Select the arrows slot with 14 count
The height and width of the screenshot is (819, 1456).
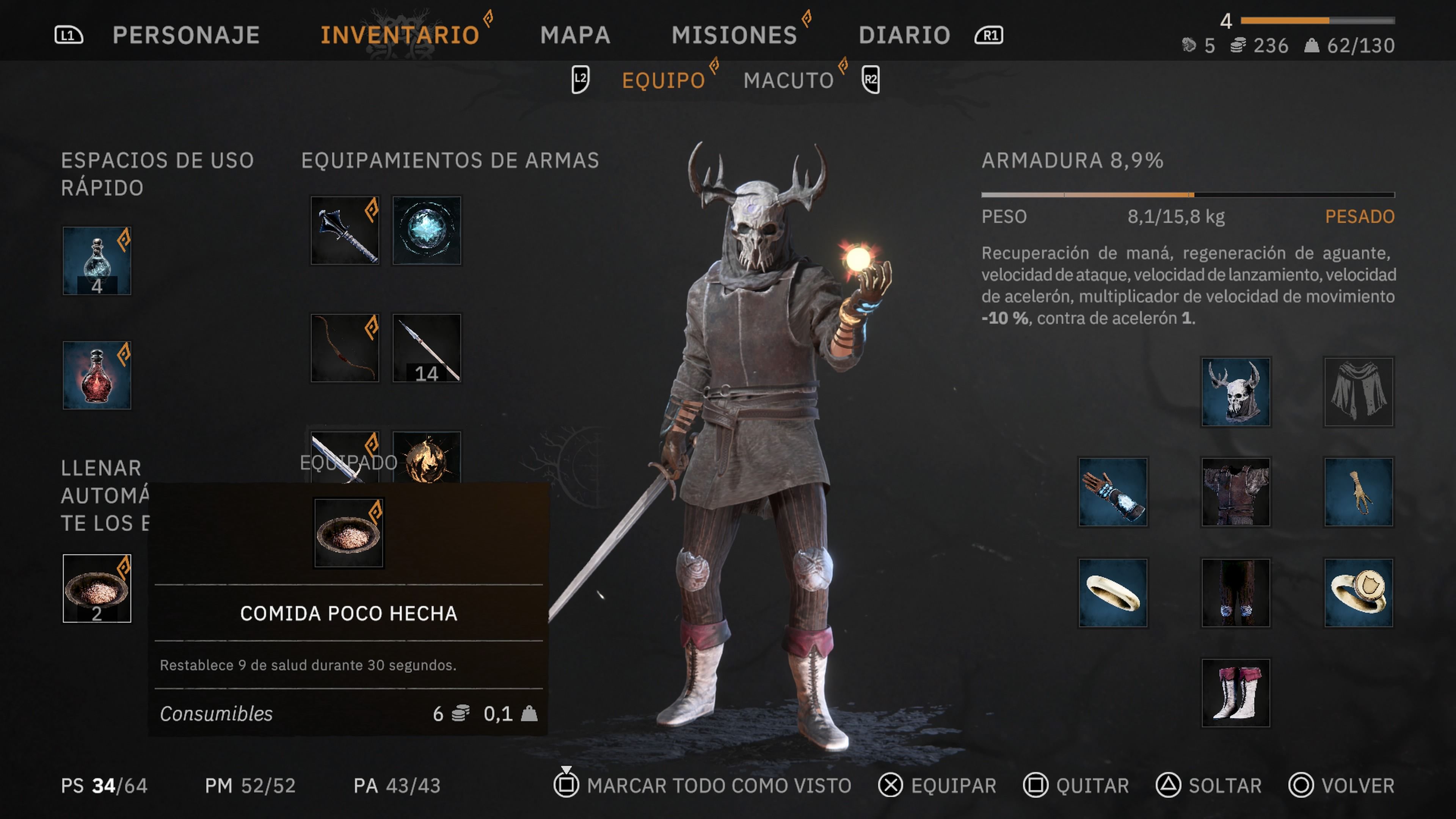click(x=427, y=348)
